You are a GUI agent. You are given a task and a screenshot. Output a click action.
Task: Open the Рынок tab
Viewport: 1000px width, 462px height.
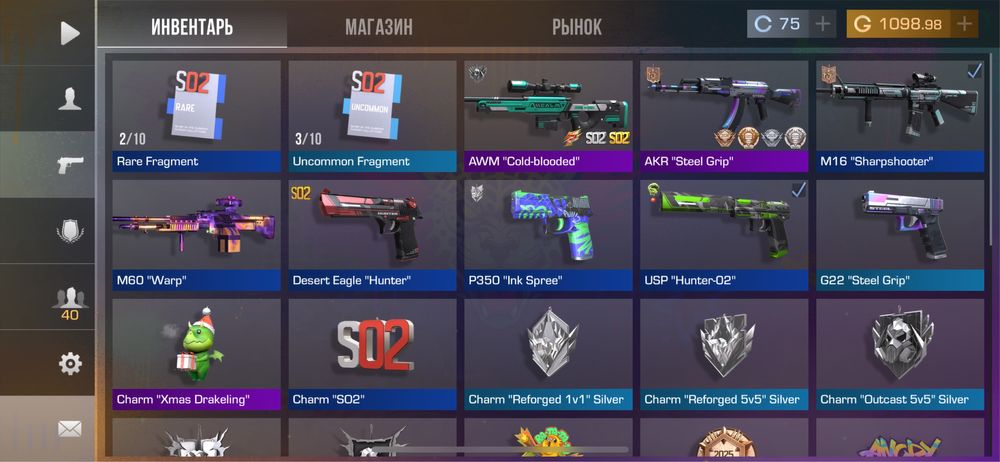click(x=577, y=27)
